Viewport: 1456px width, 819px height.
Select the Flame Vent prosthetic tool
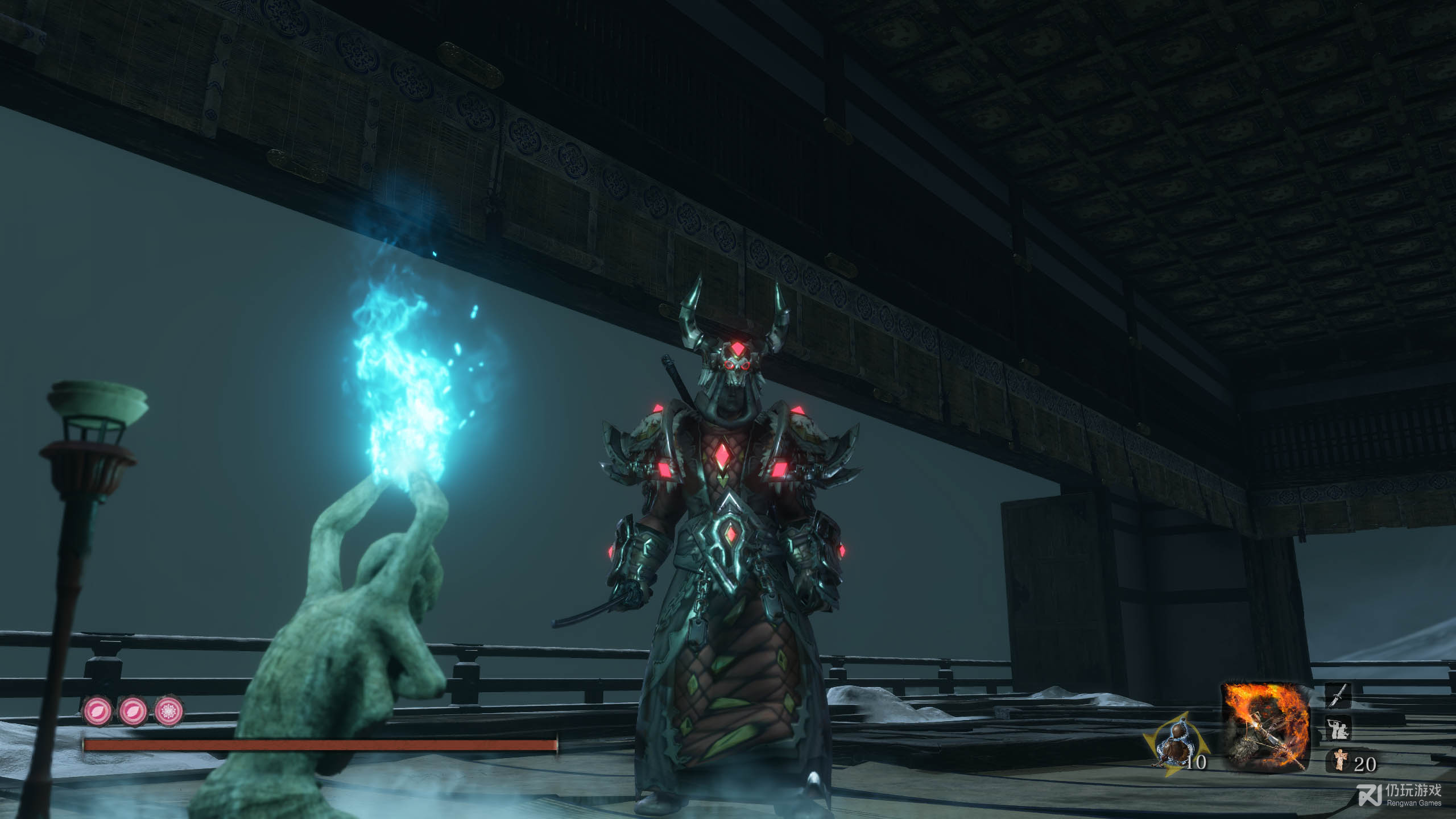[x=1265, y=727]
